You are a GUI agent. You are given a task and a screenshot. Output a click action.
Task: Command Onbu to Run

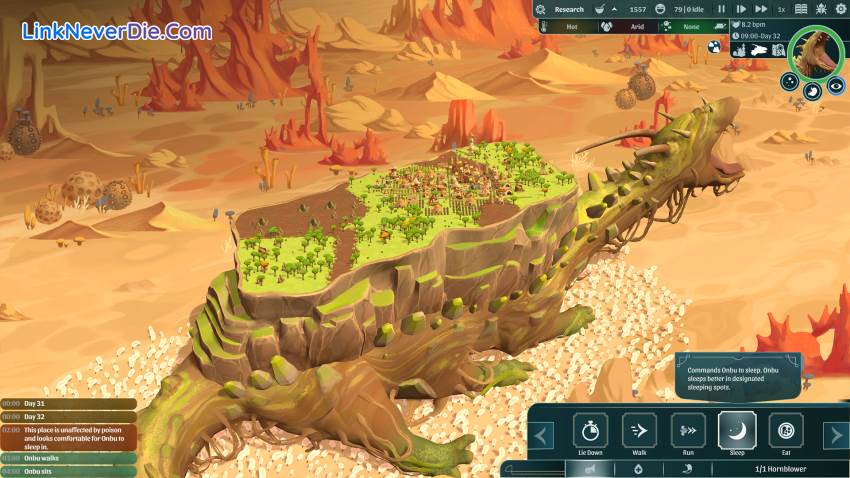[x=687, y=431]
